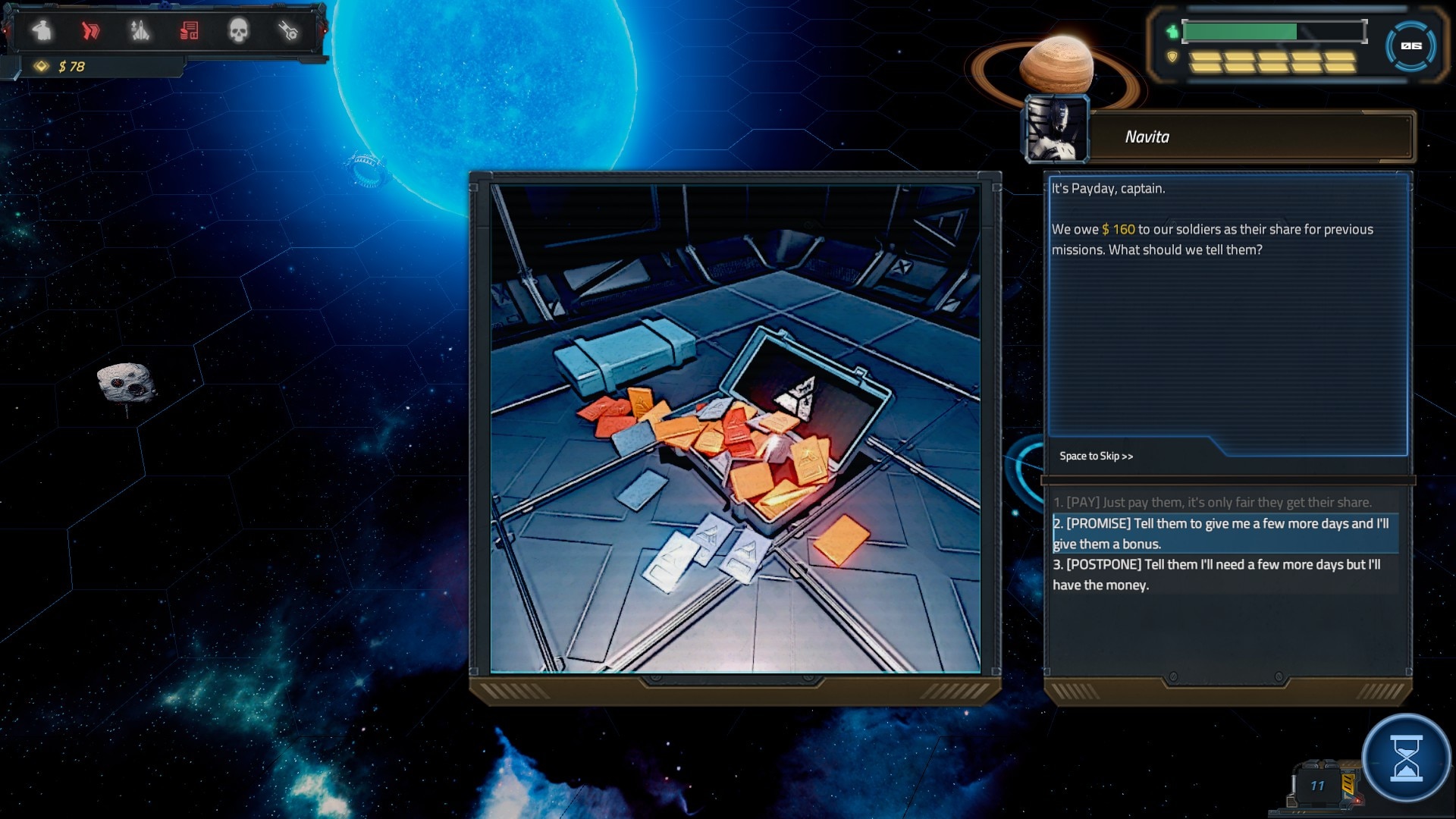Click Navita's portrait
Image resolution: width=1456 pixels, height=819 pixels.
point(1056,130)
